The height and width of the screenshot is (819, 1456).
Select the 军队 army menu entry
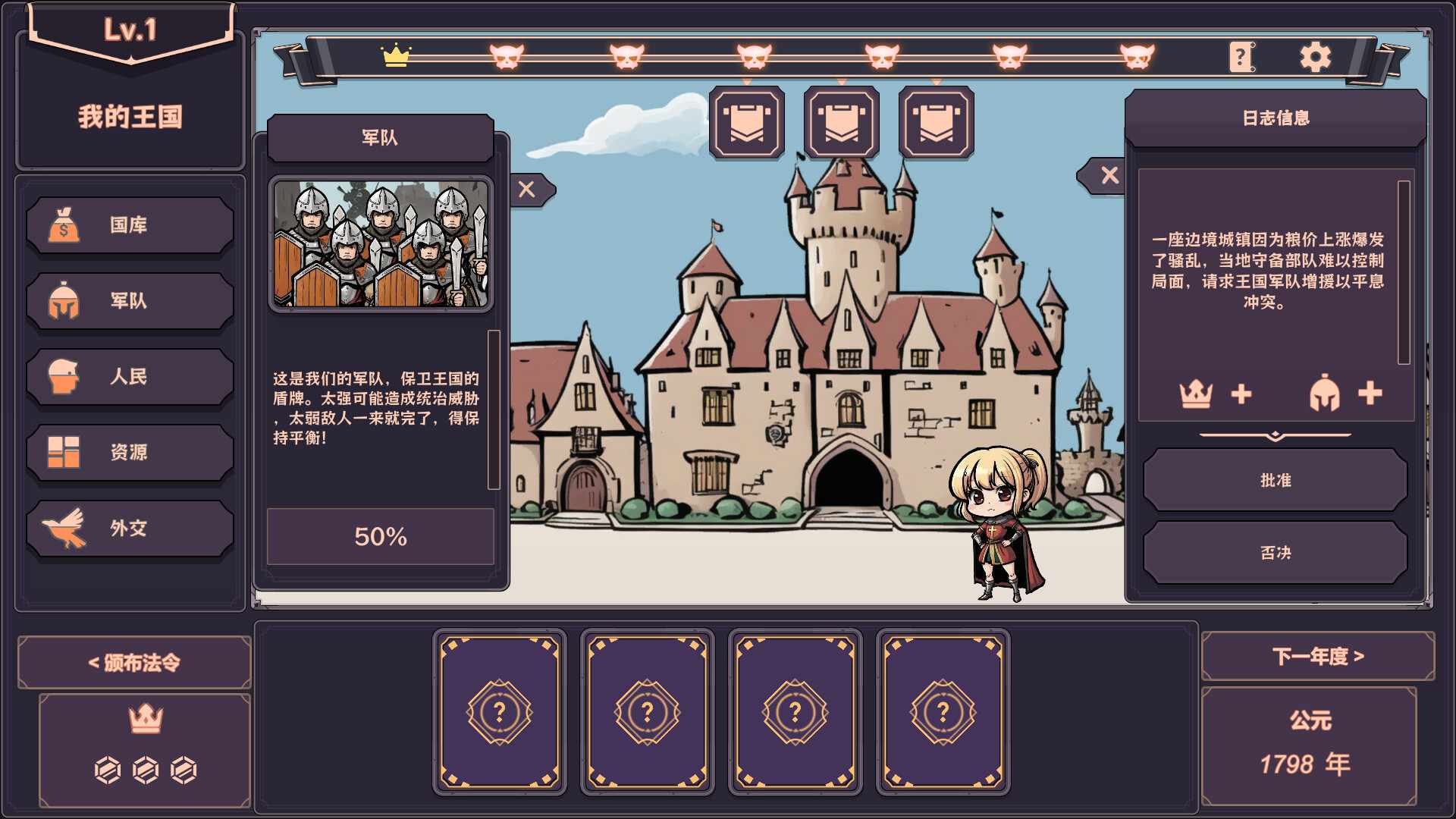[130, 301]
